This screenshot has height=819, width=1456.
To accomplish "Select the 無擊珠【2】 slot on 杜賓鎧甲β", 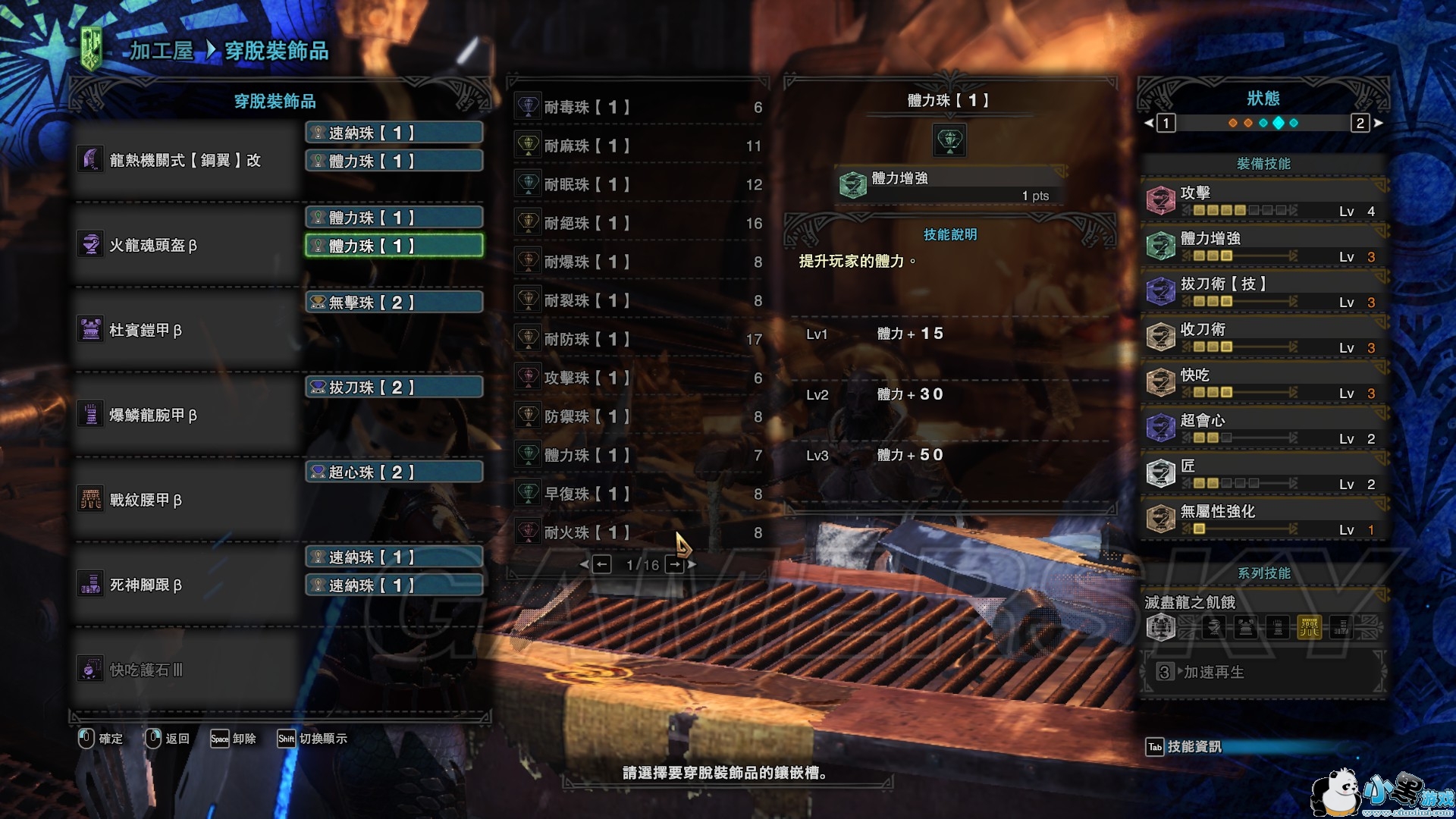I will (394, 303).
